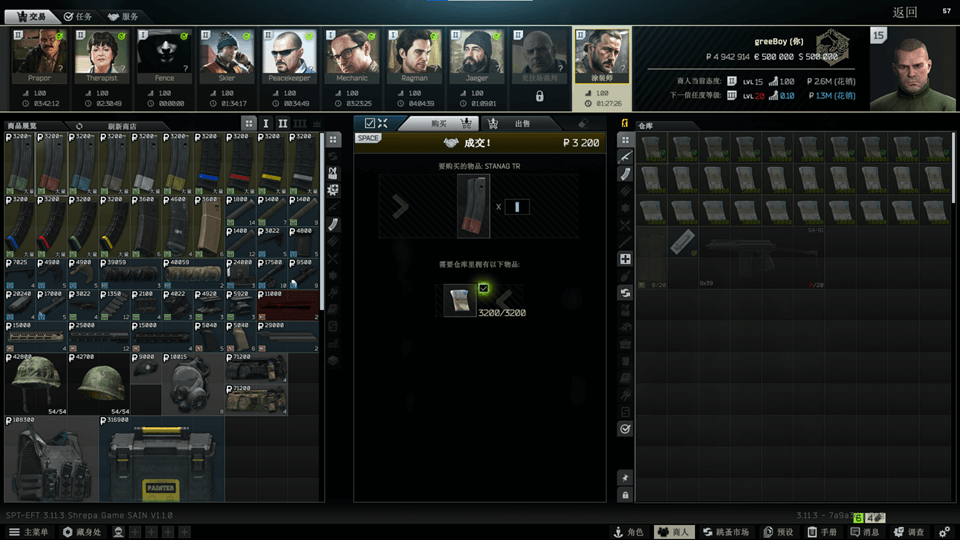Select the Prapor trader portrait
Screen dimensions: 960x540
pyautogui.click(x=40, y=57)
